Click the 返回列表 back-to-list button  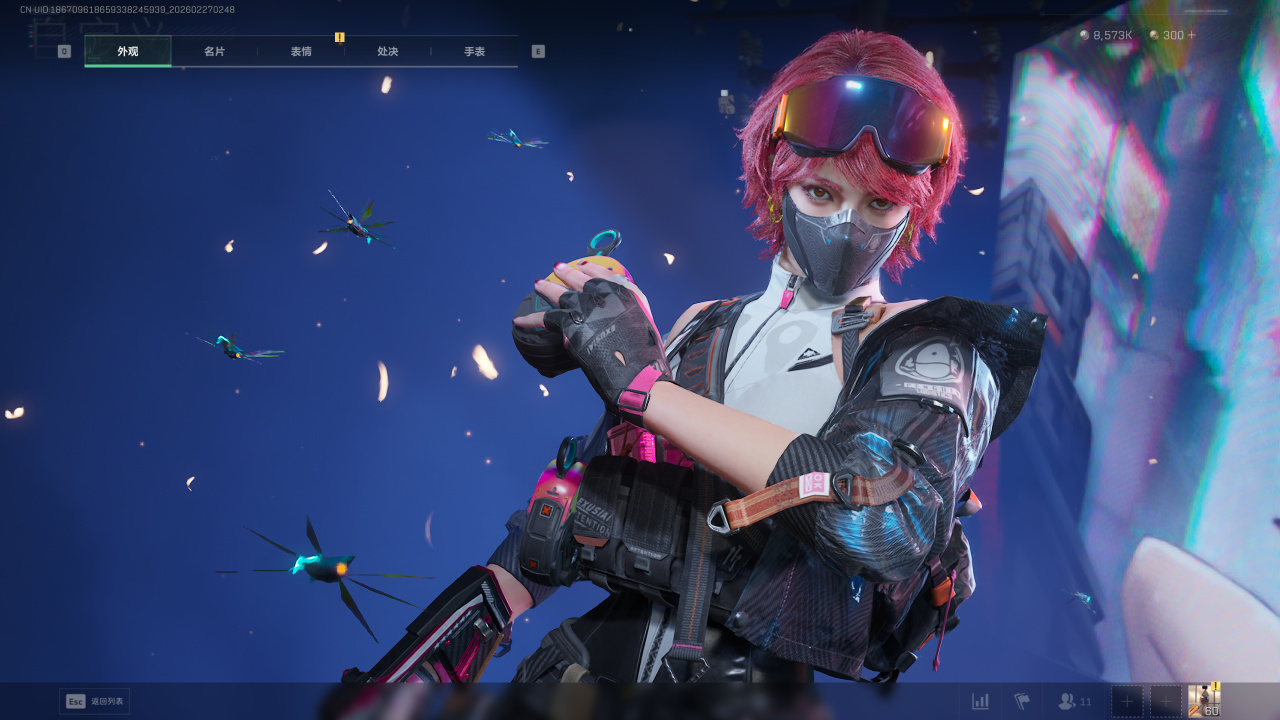tap(95, 701)
